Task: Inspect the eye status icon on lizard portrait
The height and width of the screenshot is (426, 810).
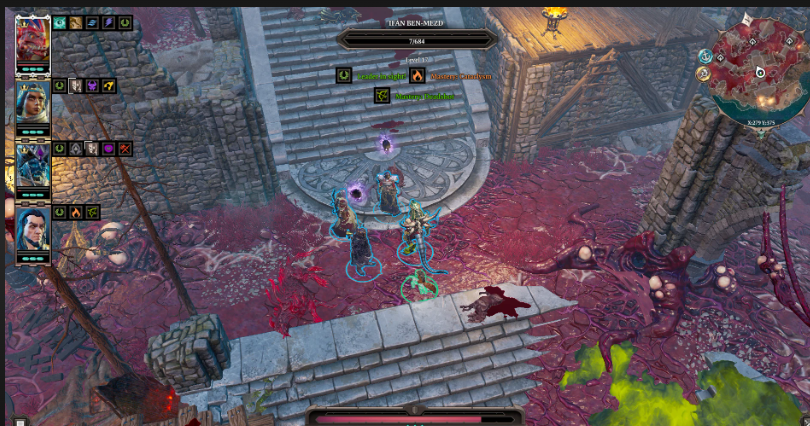Action: tap(59, 22)
